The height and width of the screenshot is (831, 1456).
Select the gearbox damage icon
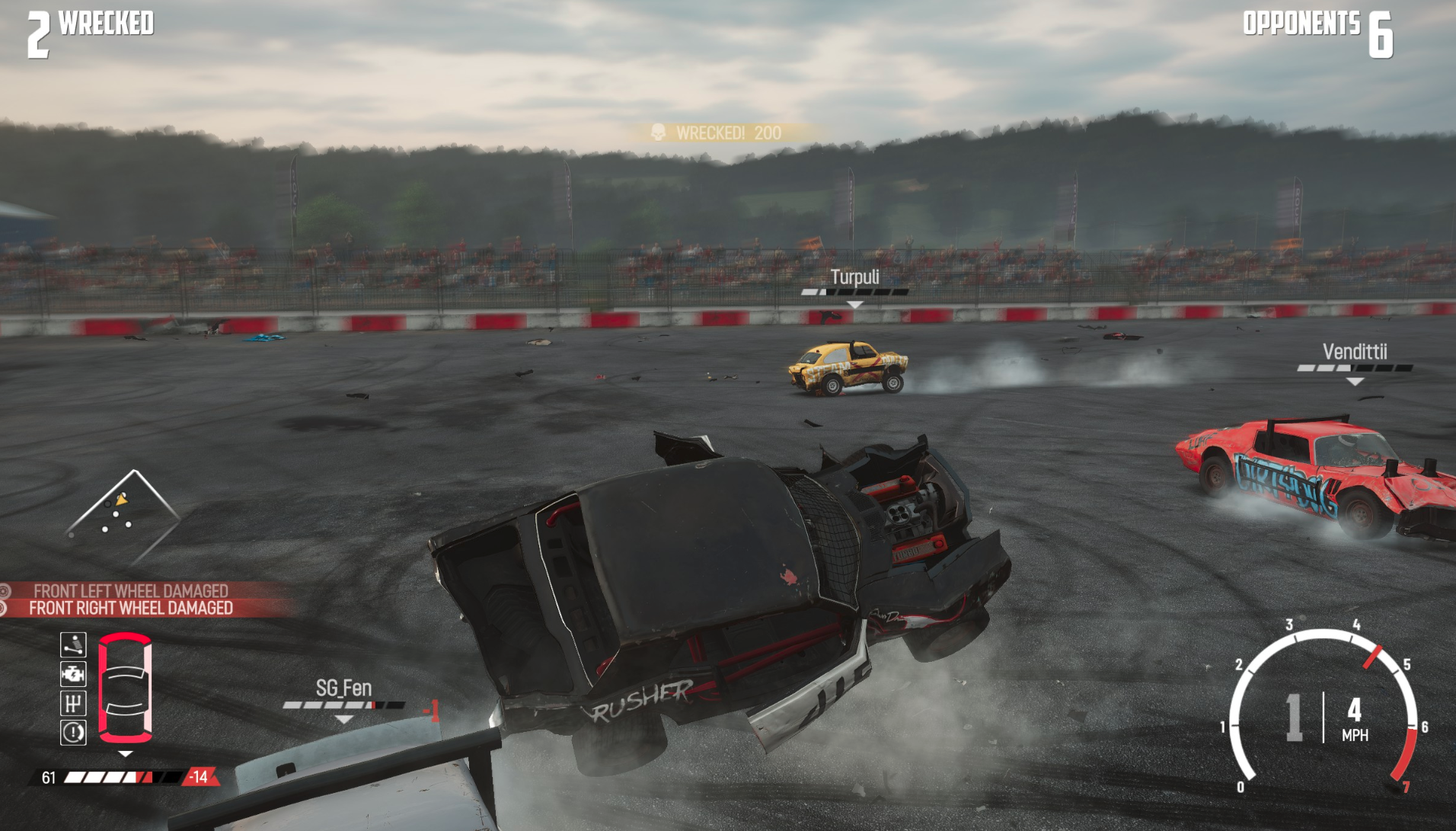click(73, 703)
